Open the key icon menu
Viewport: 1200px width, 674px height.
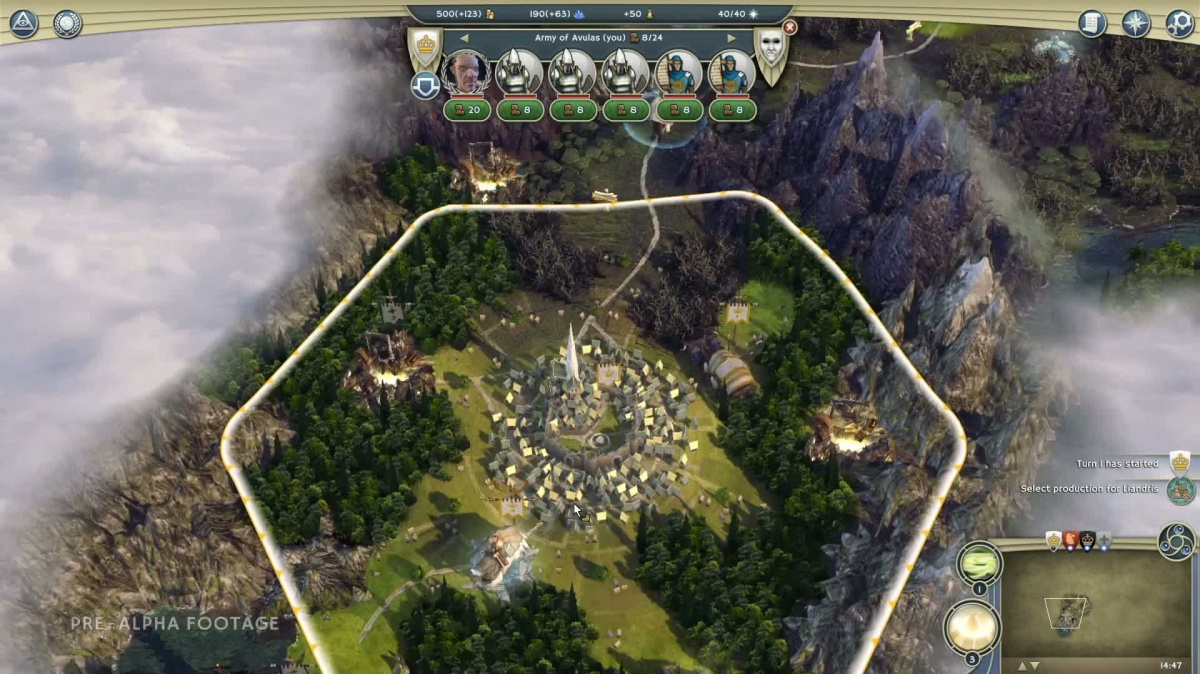[1179, 23]
